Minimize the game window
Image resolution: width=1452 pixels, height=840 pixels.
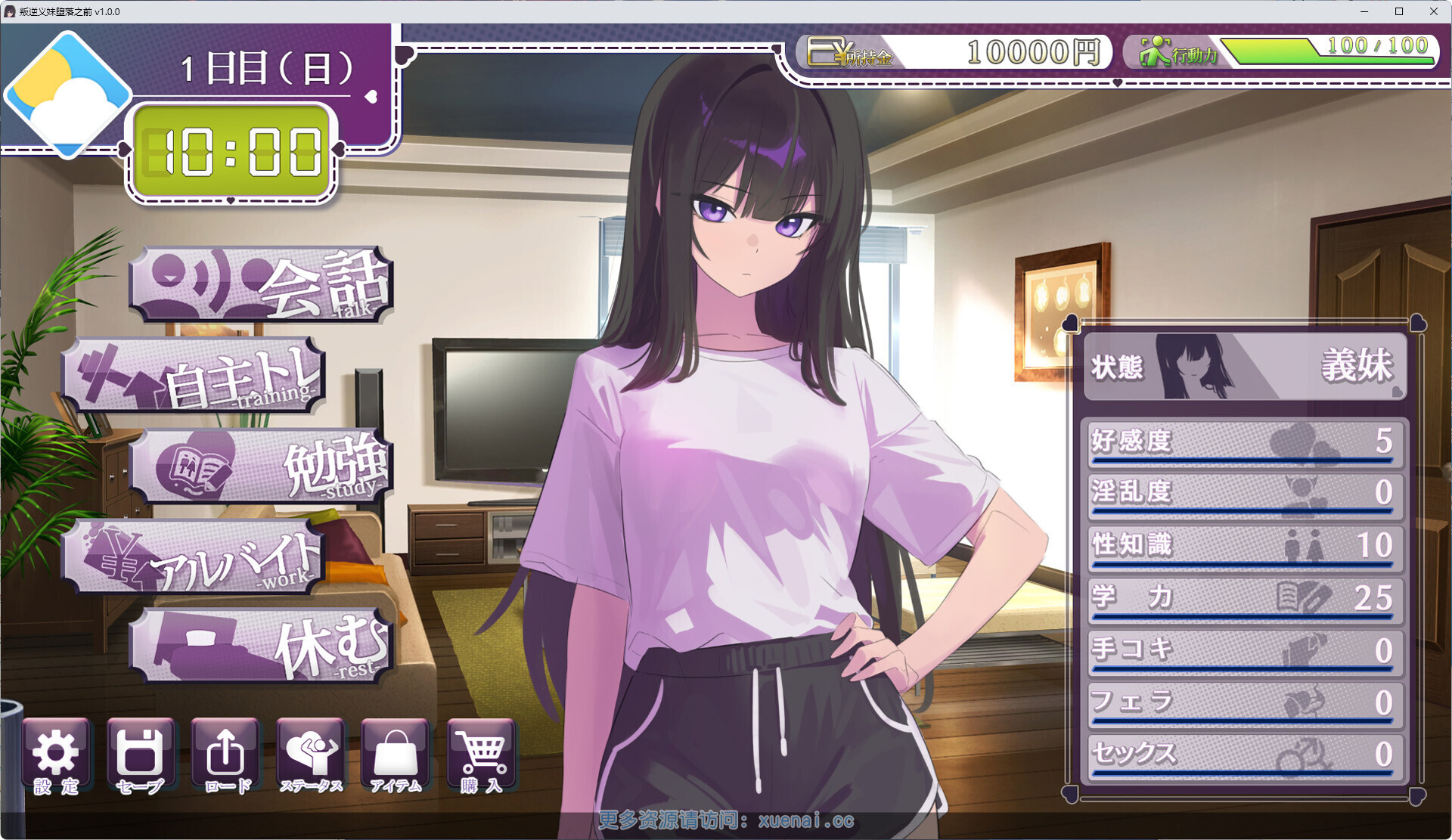coord(1364,11)
